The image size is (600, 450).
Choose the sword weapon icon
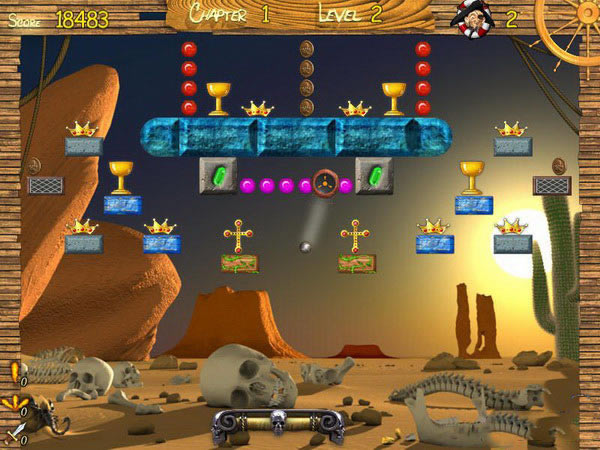click(x=12, y=434)
